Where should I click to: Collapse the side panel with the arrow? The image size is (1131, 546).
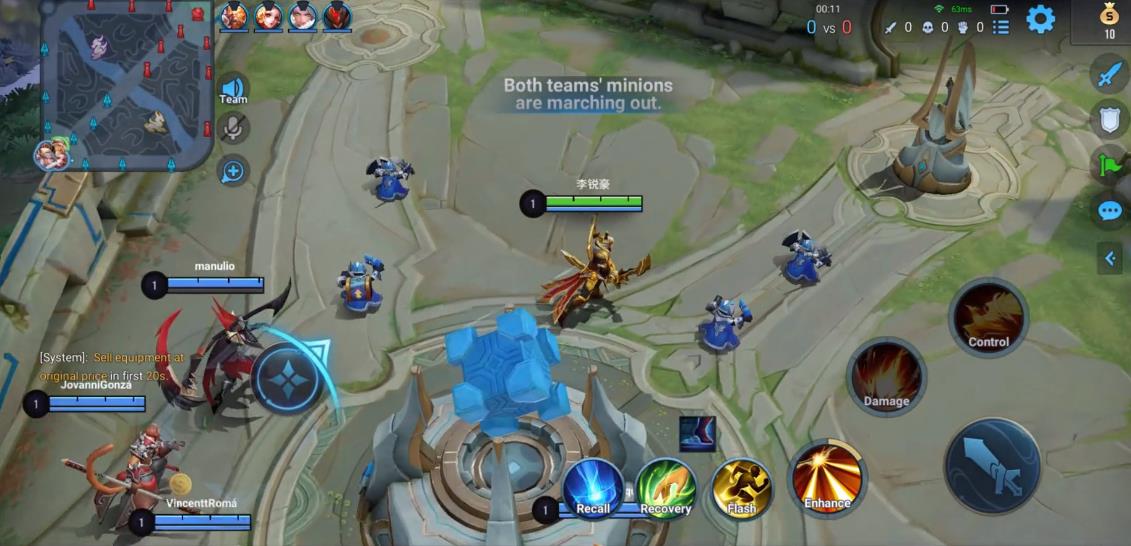(x=1109, y=258)
